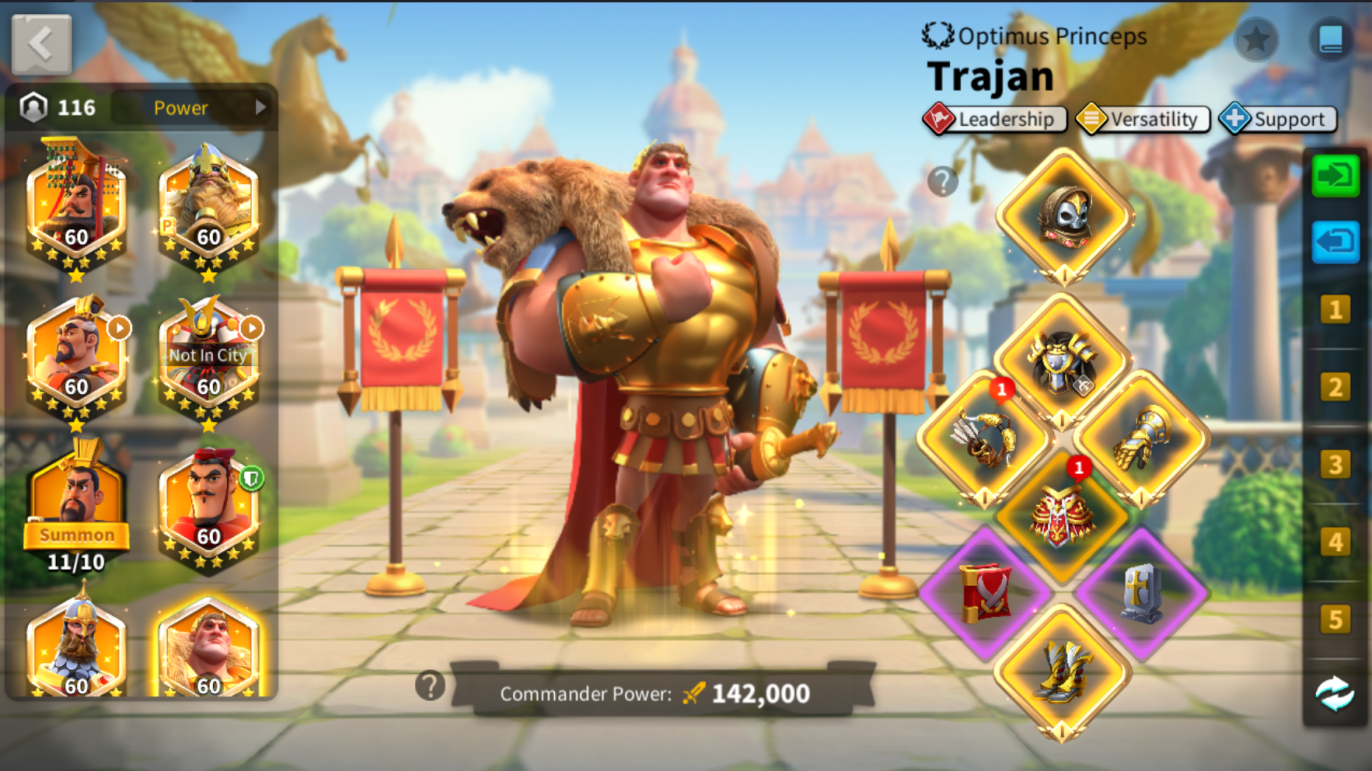1372x771 pixels.
Task: Open the red leg armor slot
Action: pos(1062,515)
